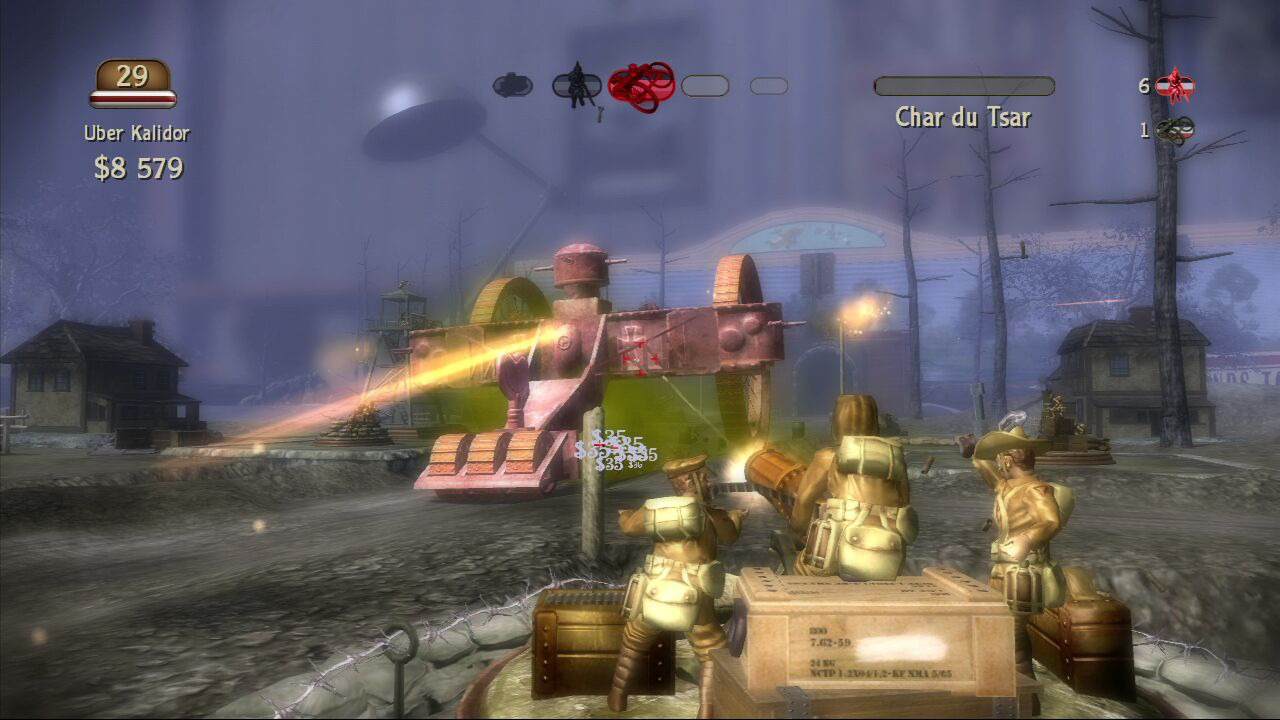Click the green tank remaining-enemies icon
The width and height of the screenshot is (1280, 720).
(x=1174, y=130)
